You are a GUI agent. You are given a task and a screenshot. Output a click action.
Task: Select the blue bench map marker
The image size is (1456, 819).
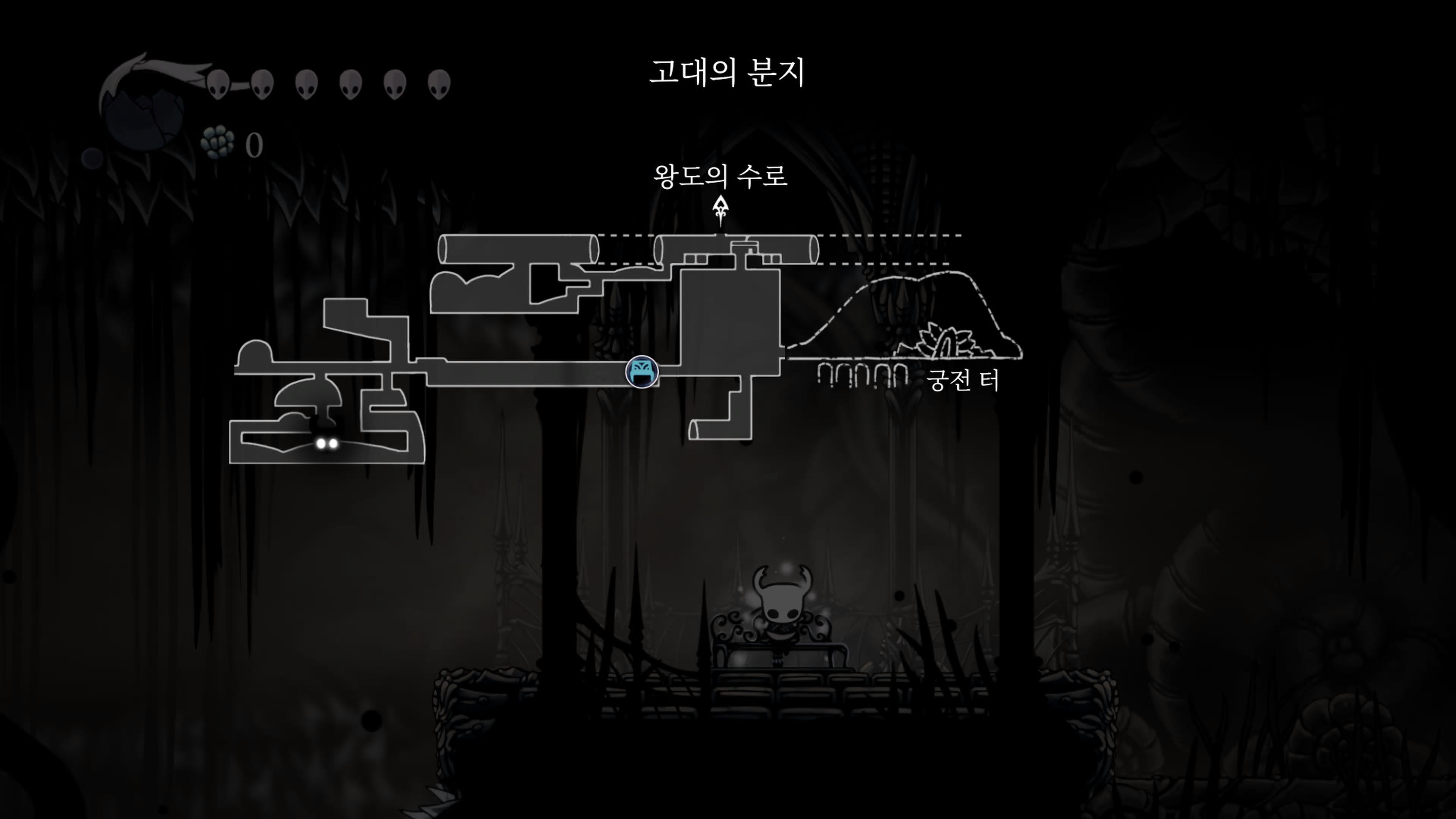[642, 372]
